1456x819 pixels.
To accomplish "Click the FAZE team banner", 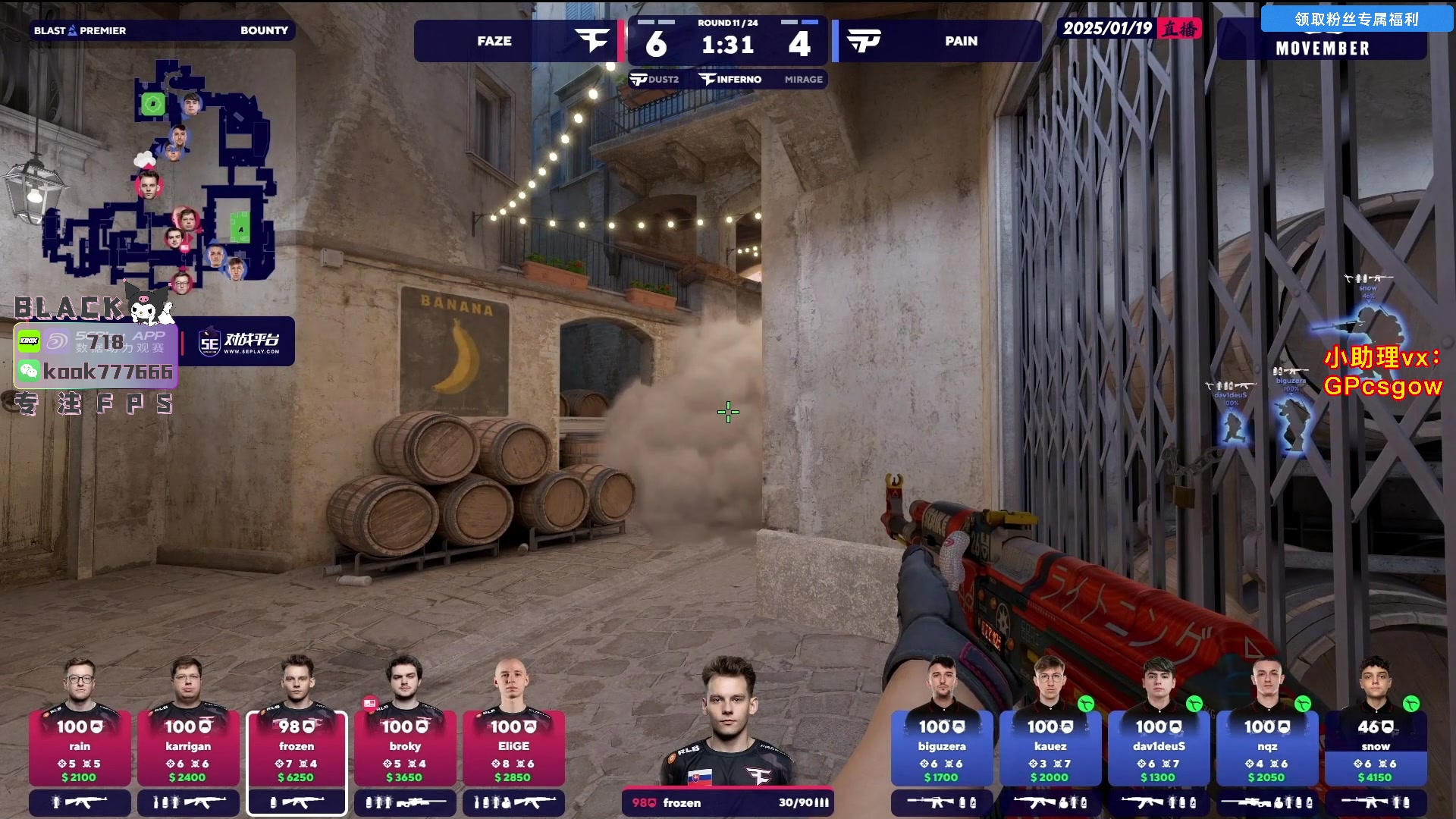I will pos(517,41).
